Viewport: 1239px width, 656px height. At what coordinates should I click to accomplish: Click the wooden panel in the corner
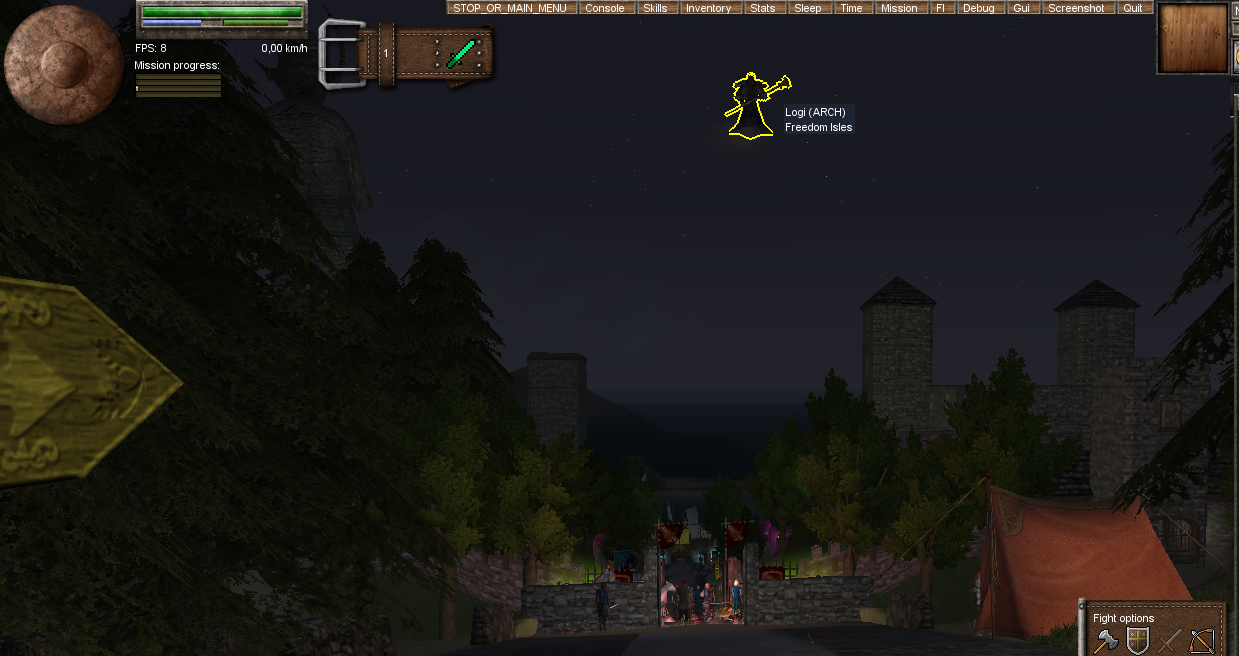[1191, 38]
